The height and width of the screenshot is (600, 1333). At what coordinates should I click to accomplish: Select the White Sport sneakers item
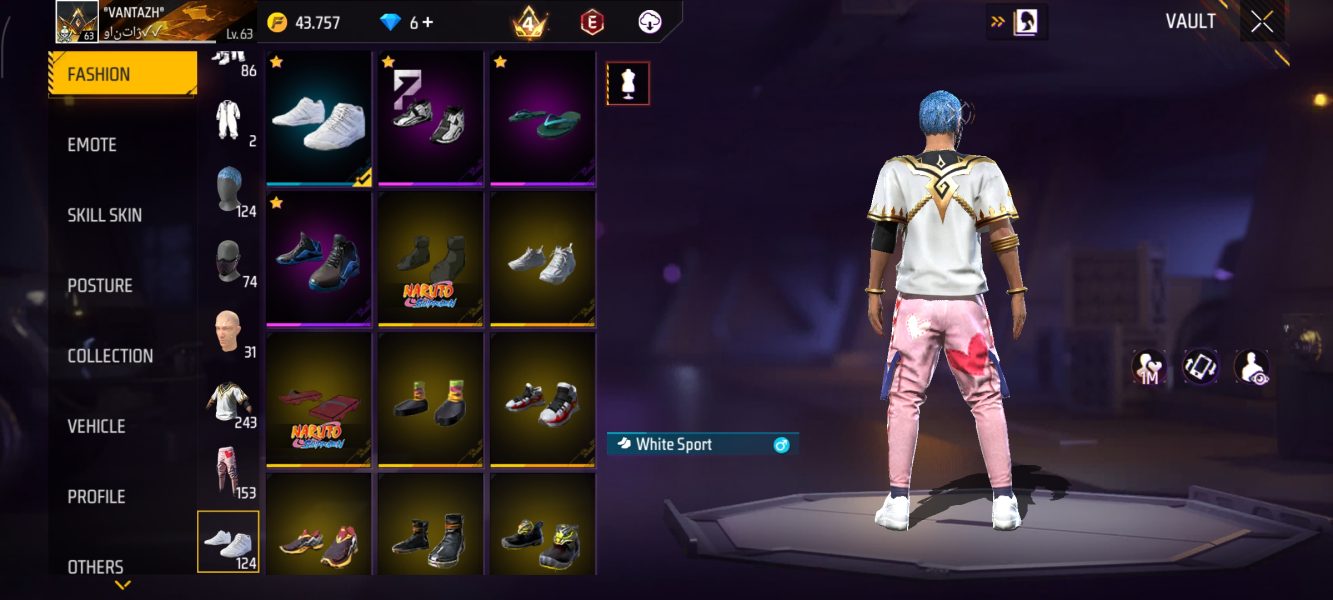(318, 119)
